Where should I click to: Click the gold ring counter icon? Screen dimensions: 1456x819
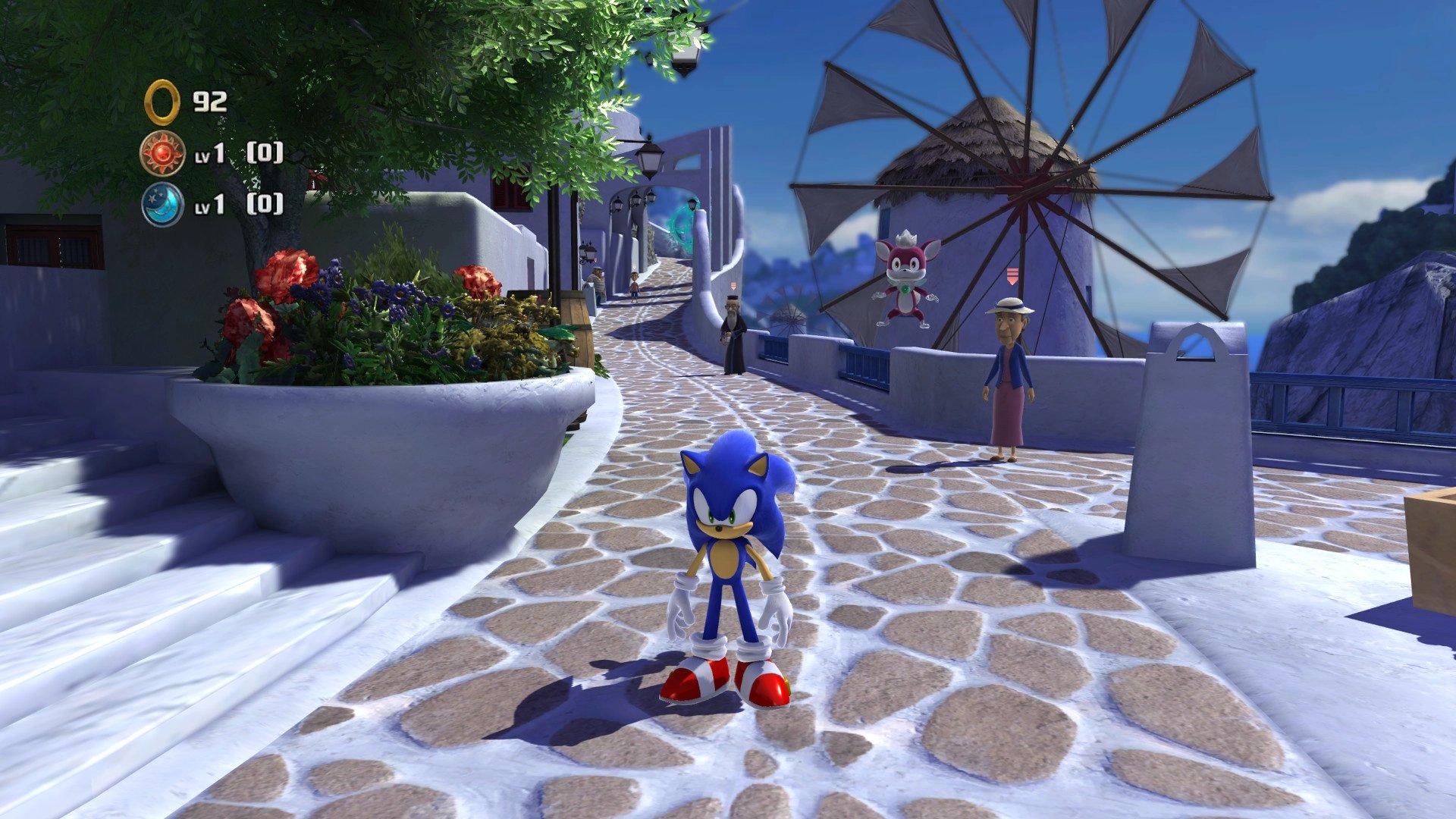[x=162, y=102]
